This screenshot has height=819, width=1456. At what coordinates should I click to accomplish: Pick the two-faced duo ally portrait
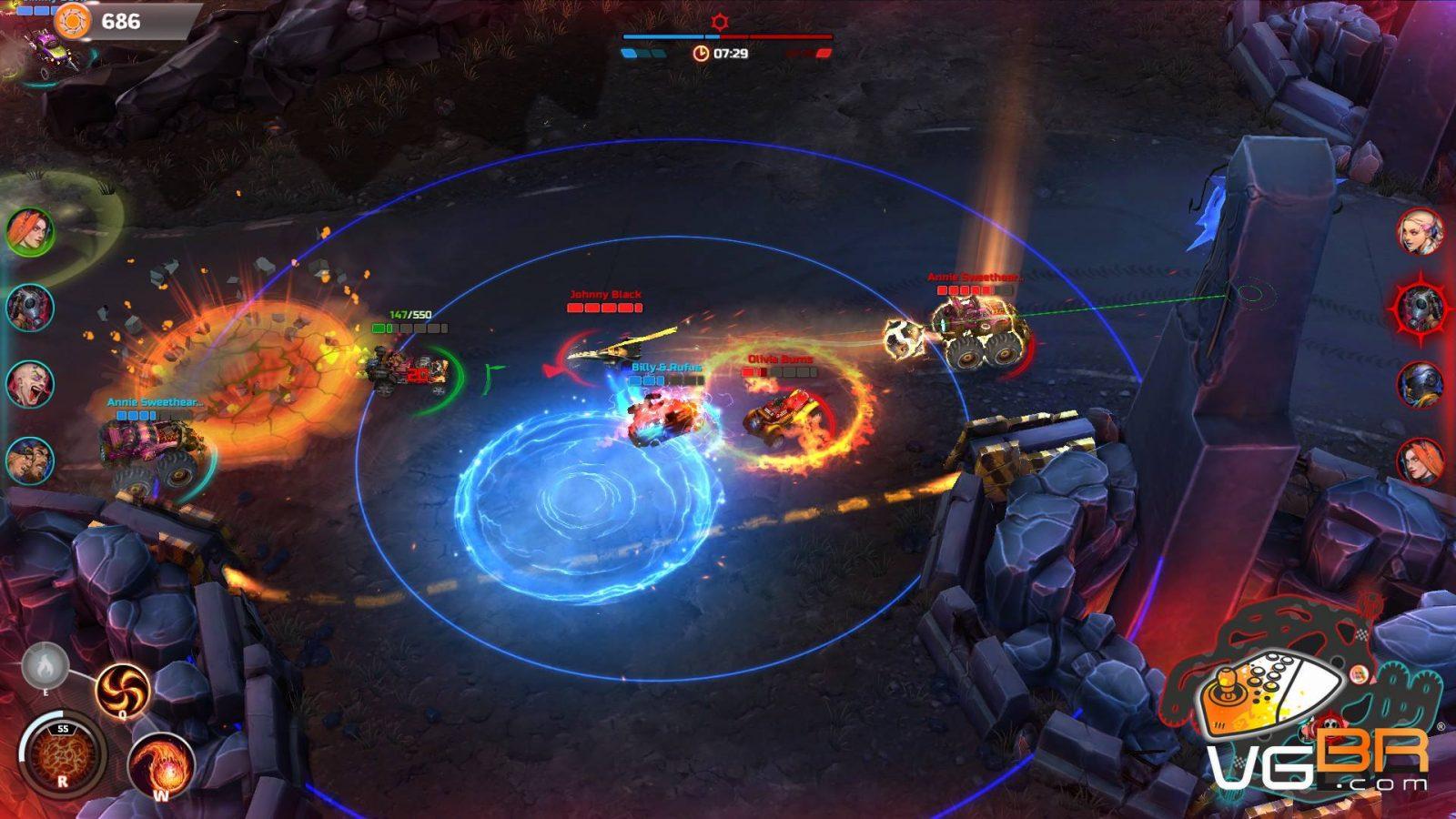(31, 460)
